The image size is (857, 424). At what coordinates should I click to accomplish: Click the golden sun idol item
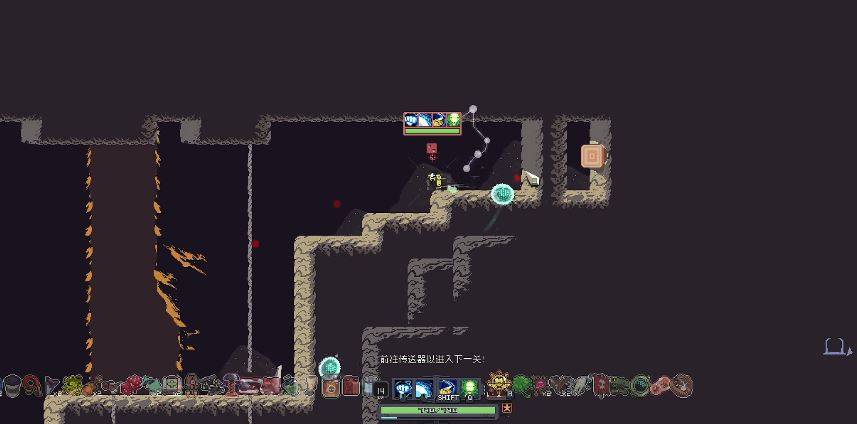[x=499, y=385]
